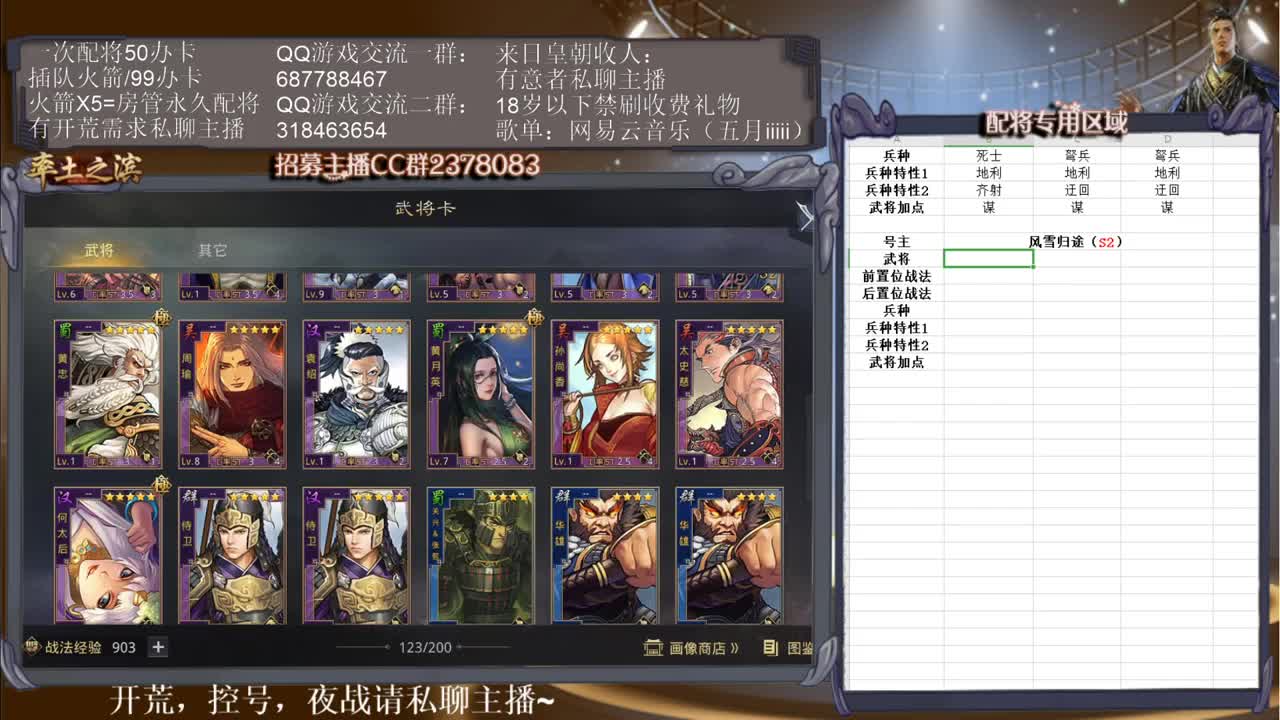Select the 周瑜 card thumbnail

pyautogui.click(x=230, y=390)
